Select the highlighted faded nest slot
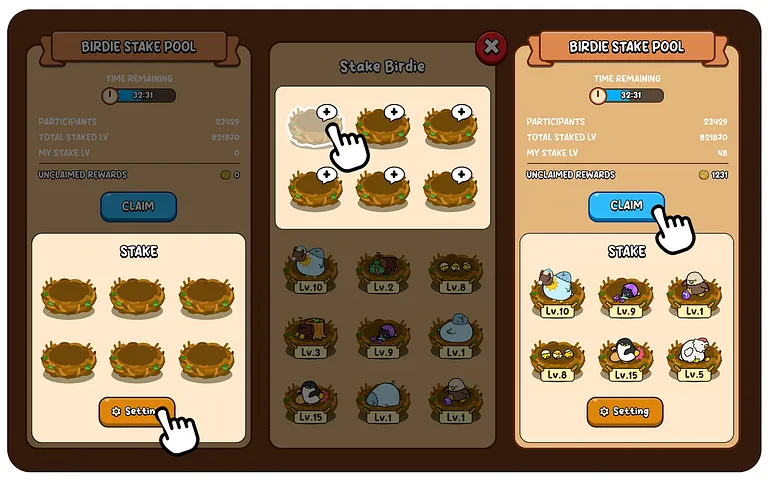Image resolution: width=770 pixels, height=480 pixels. tap(315, 128)
